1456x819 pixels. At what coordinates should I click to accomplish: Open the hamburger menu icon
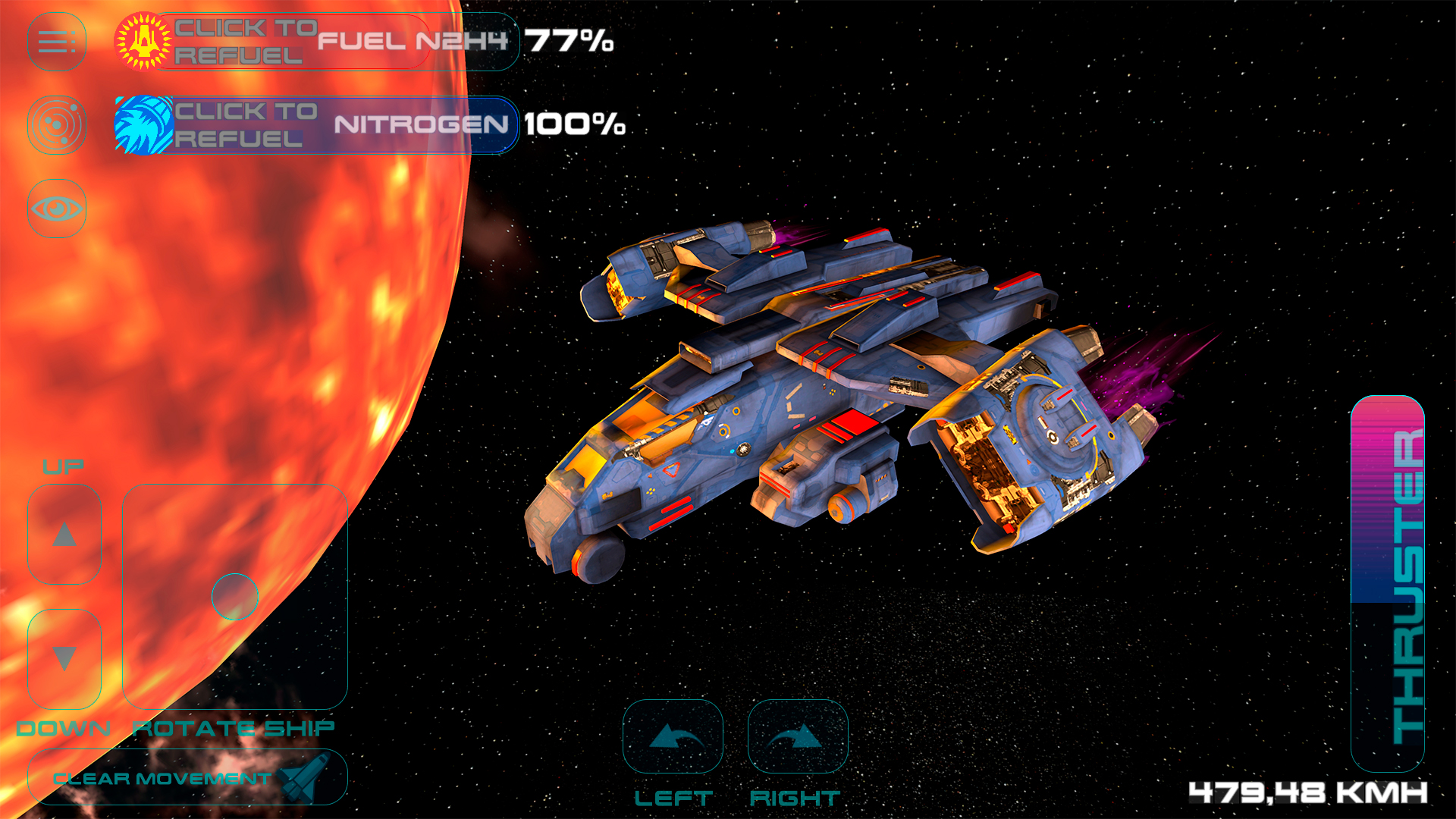(x=57, y=43)
